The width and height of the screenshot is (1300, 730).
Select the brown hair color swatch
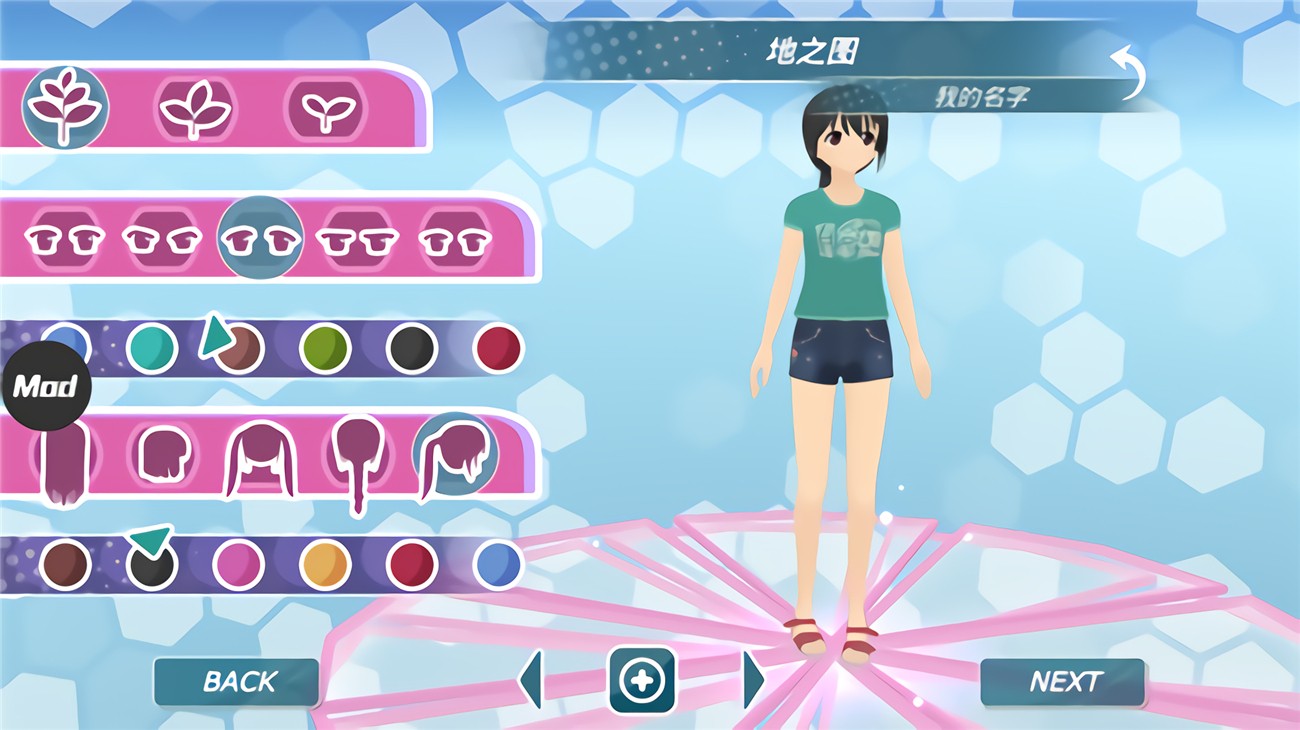tap(65, 565)
